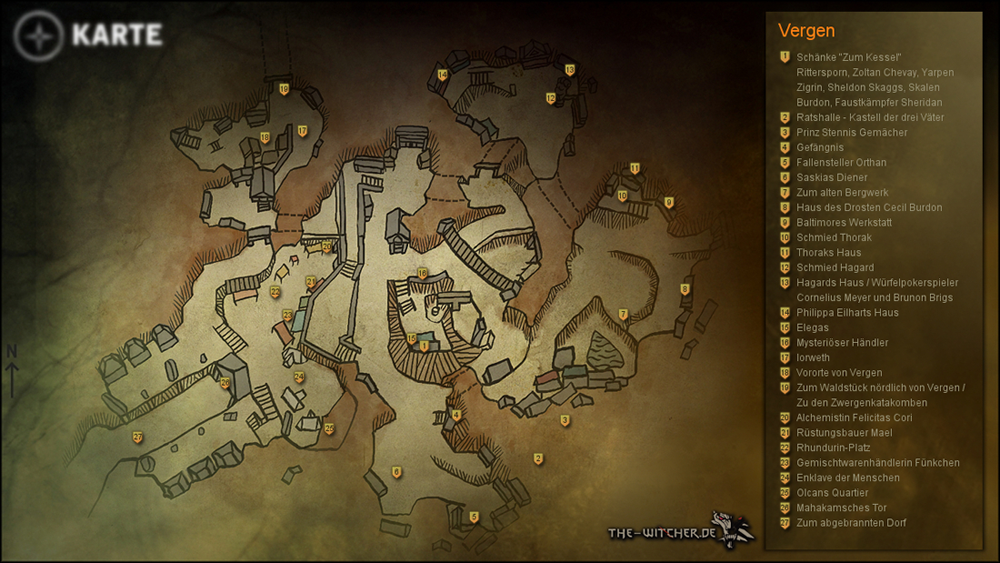Select map marker number 2 on the map

pos(538,459)
